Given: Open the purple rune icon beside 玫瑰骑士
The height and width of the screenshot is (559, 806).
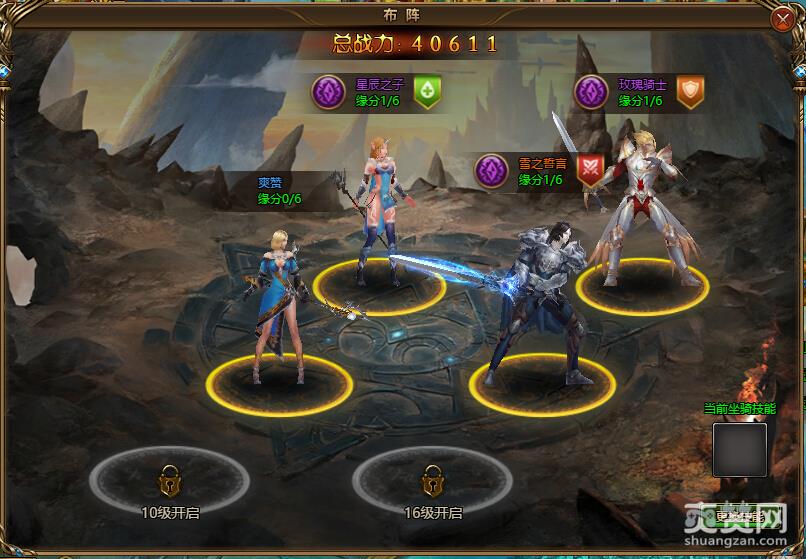Looking at the screenshot, I should point(591,92).
